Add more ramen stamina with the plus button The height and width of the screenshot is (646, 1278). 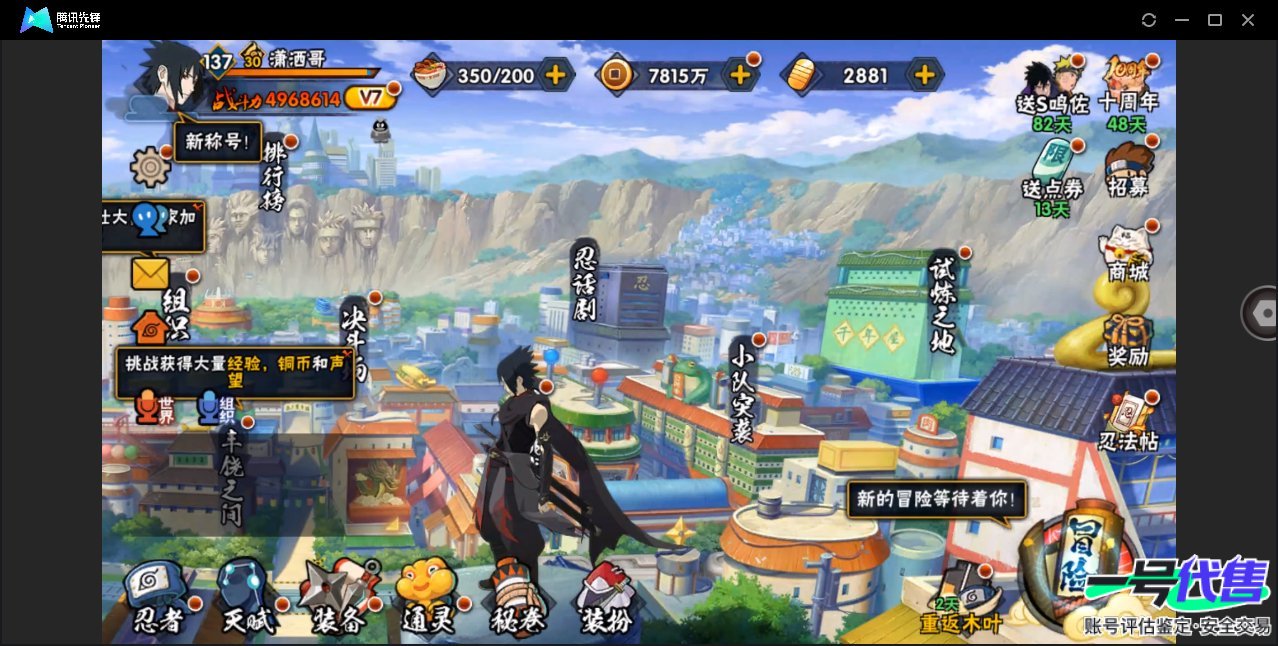tap(555, 75)
